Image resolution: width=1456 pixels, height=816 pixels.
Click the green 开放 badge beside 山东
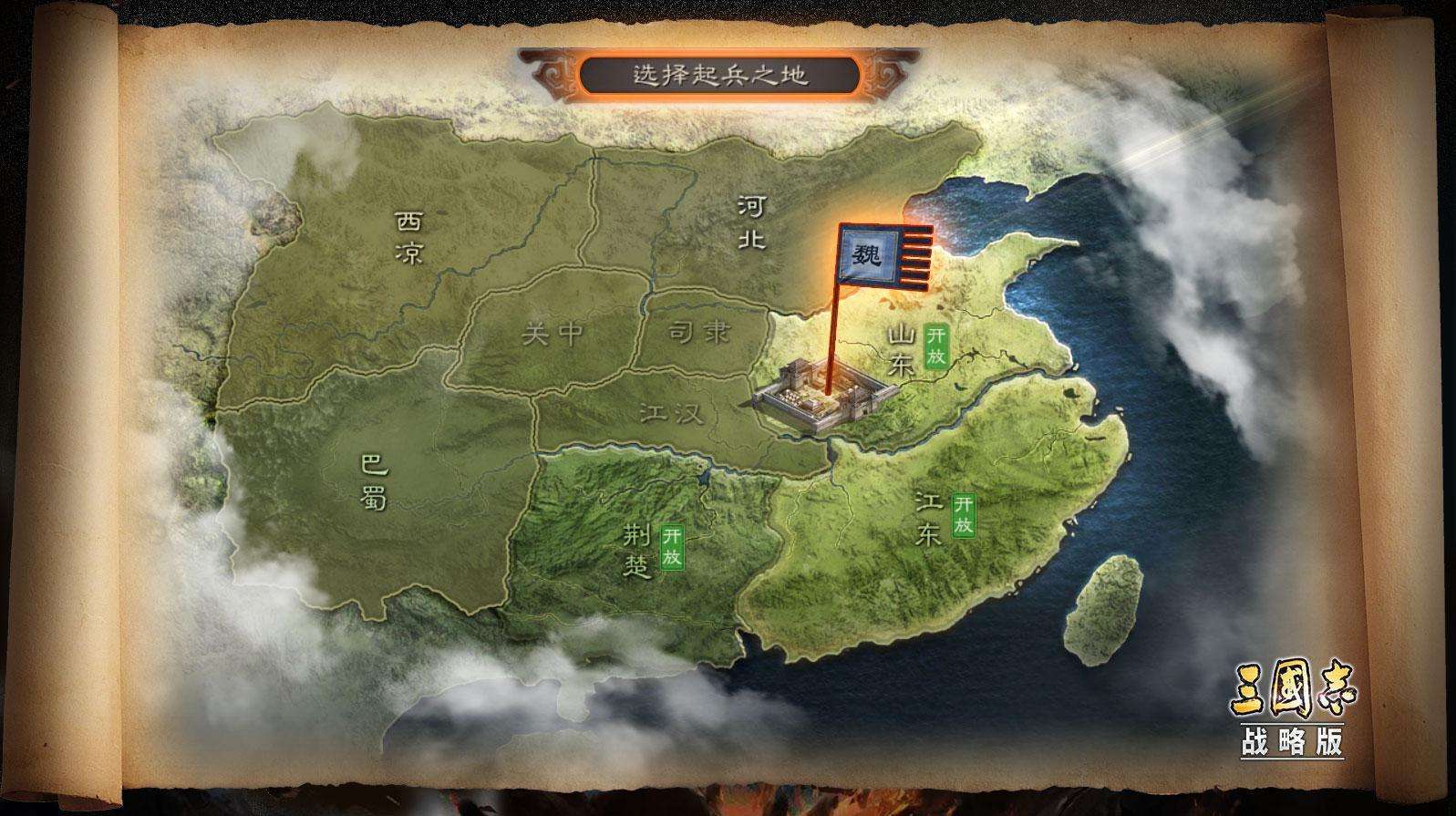click(936, 345)
